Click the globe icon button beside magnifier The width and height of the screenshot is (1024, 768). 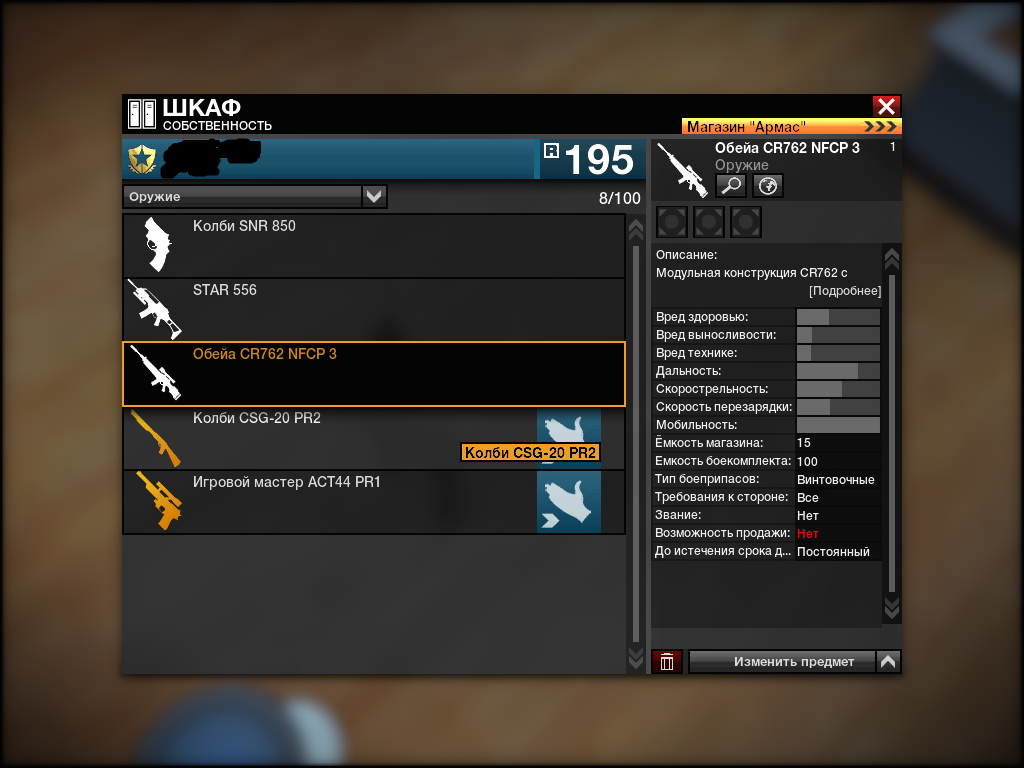click(767, 185)
